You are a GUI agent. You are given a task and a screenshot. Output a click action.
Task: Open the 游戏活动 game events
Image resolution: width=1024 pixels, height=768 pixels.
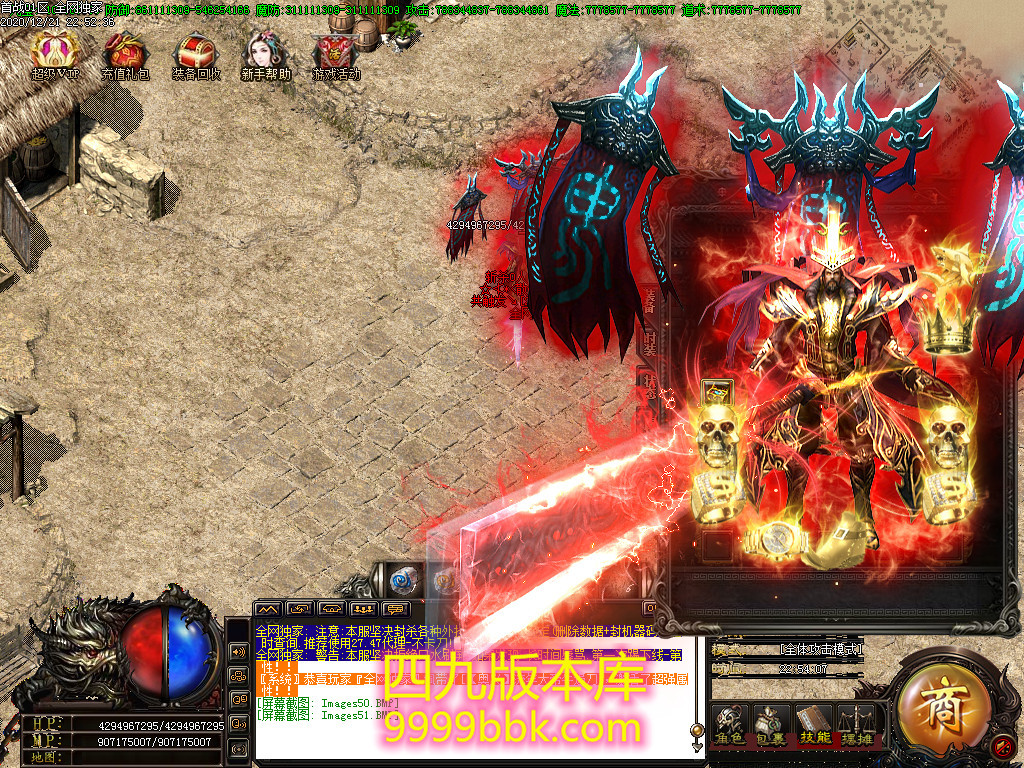[x=336, y=53]
